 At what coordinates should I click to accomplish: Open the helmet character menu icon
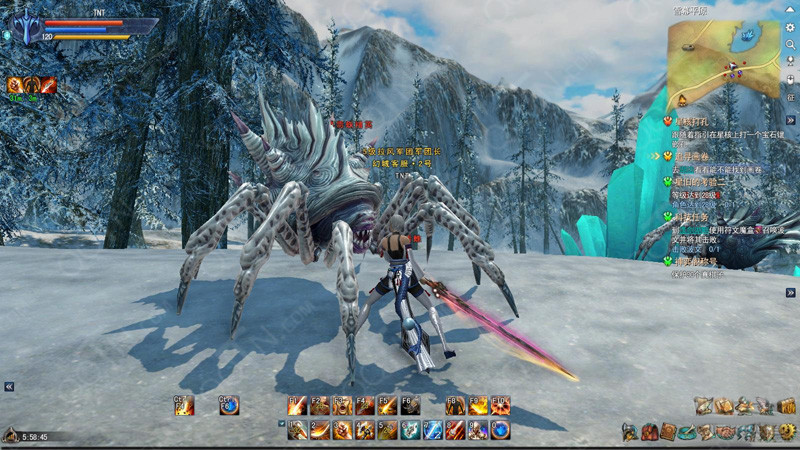629,432
